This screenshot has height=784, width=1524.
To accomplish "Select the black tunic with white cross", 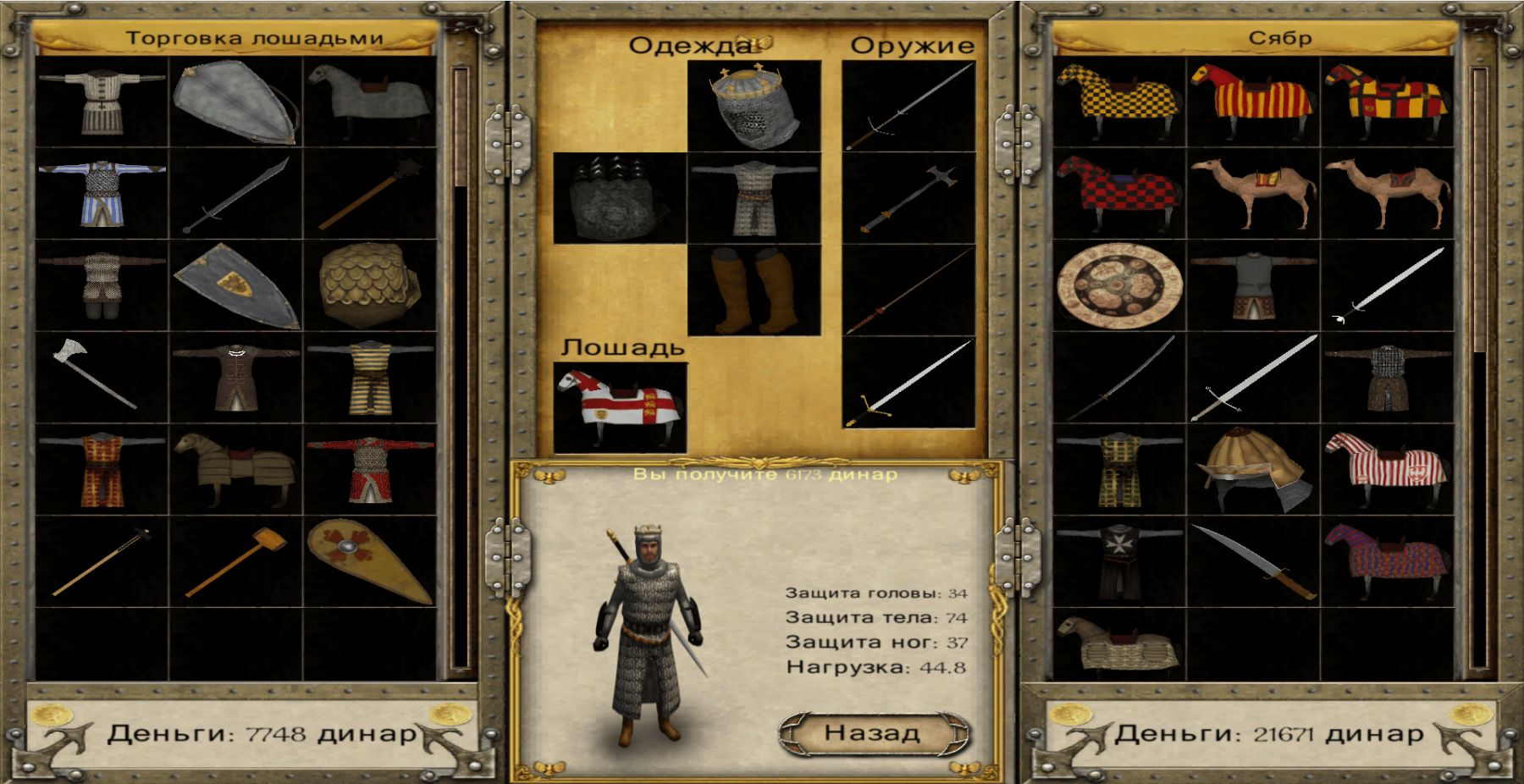I will tap(1119, 560).
